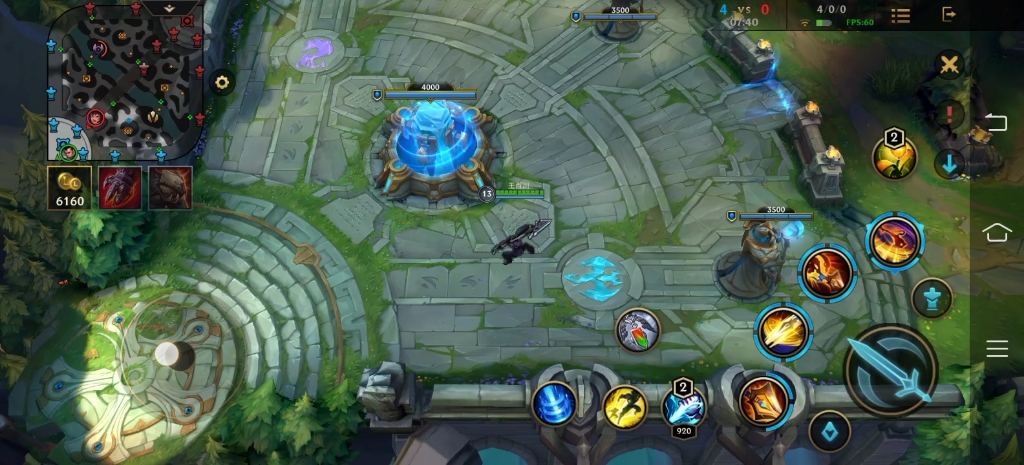Open the scoreboard list icon

pos(900,15)
